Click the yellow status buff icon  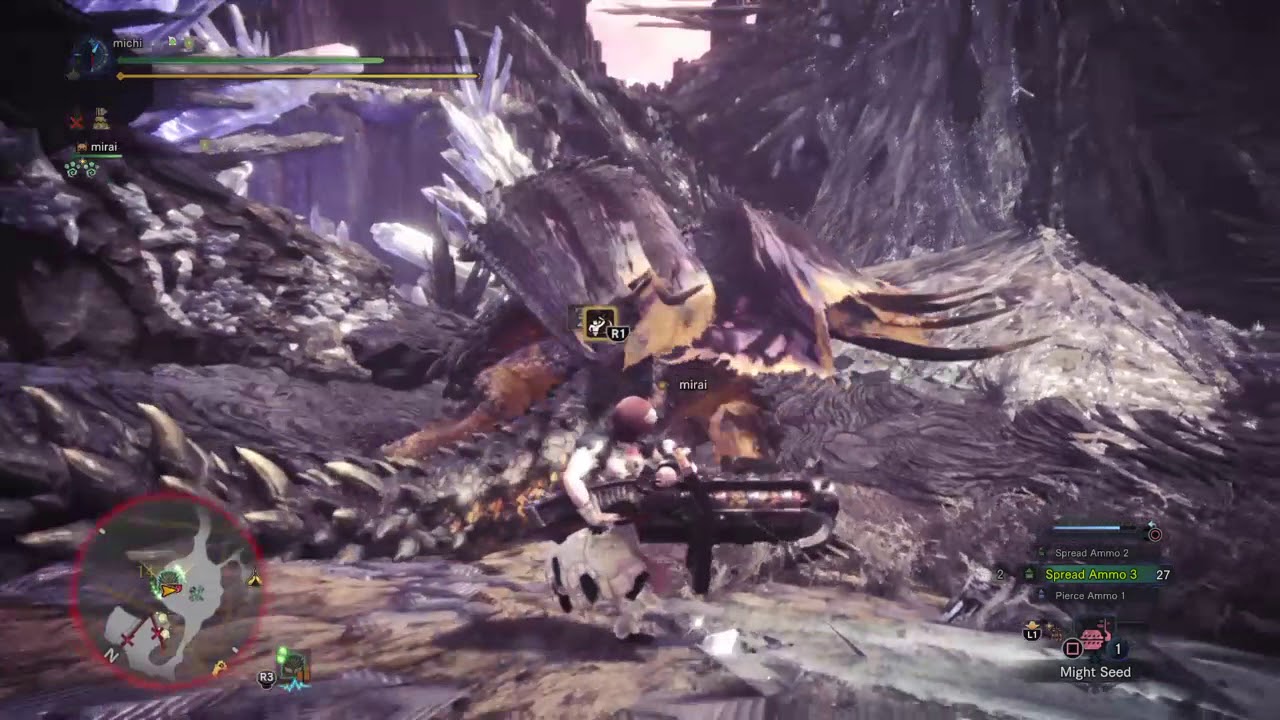(101, 120)
